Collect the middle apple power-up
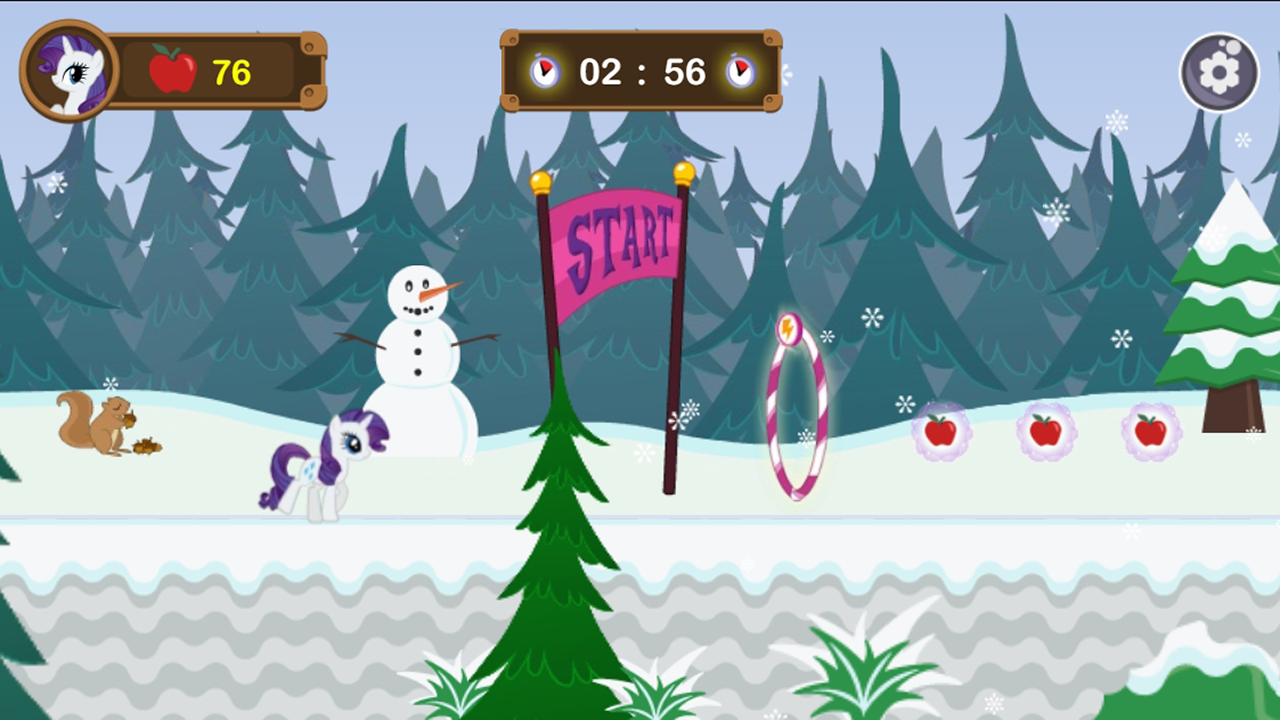Screen dimensions: 1280x720 pyautogui.click(x=1044, y=430)
